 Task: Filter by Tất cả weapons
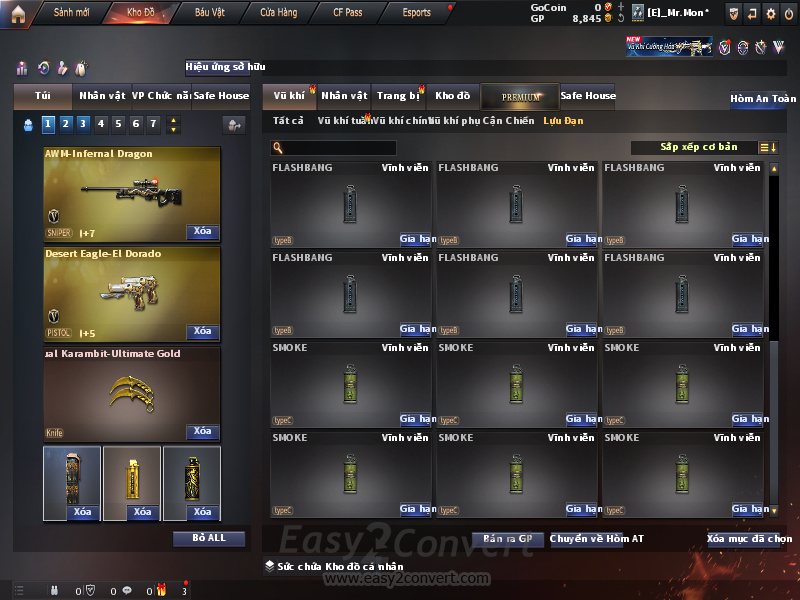point(288,121)
